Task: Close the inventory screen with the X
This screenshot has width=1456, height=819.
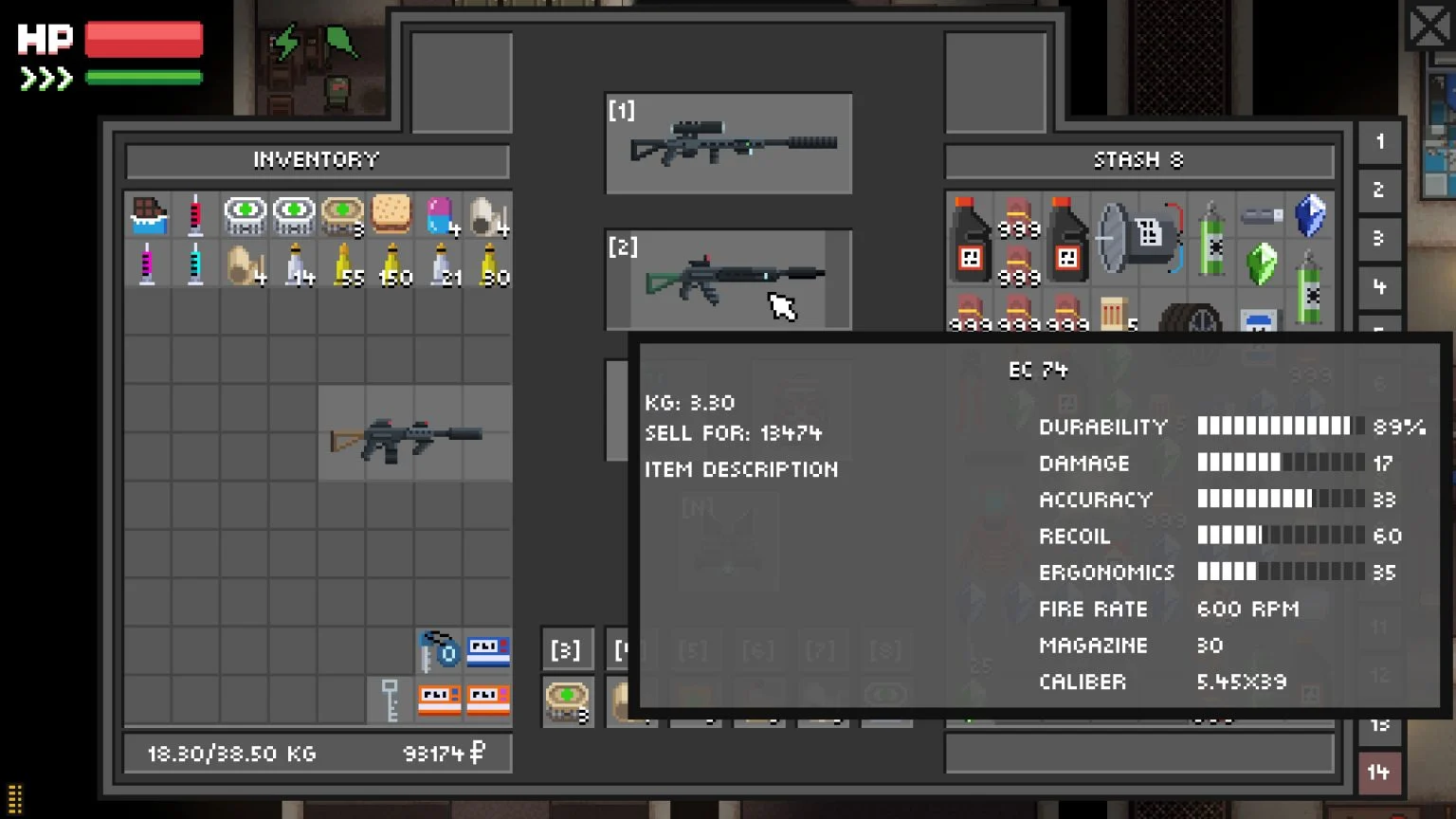Action: point(1429,26)
